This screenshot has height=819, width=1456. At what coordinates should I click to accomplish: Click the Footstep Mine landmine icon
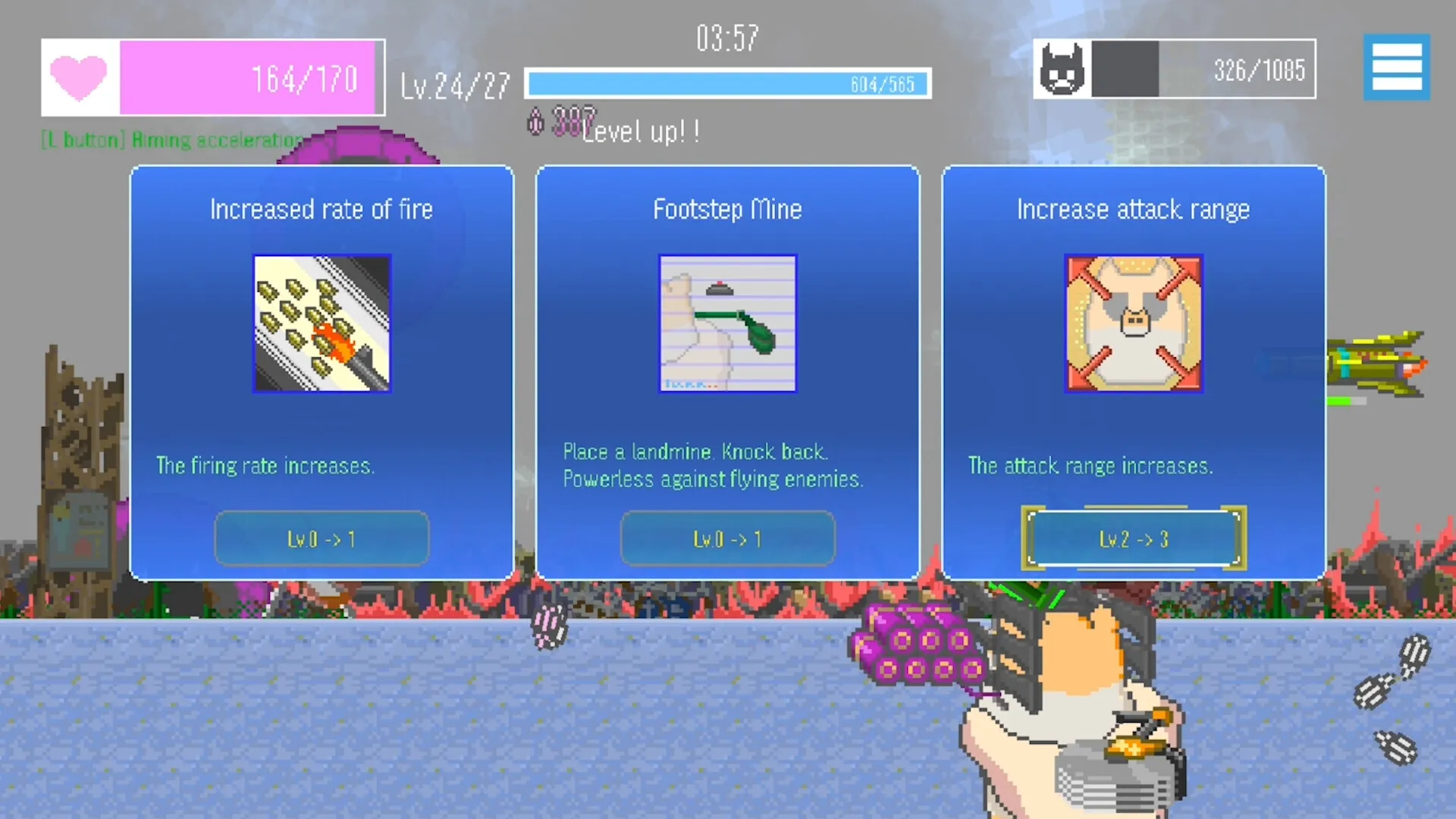[727, 325]
